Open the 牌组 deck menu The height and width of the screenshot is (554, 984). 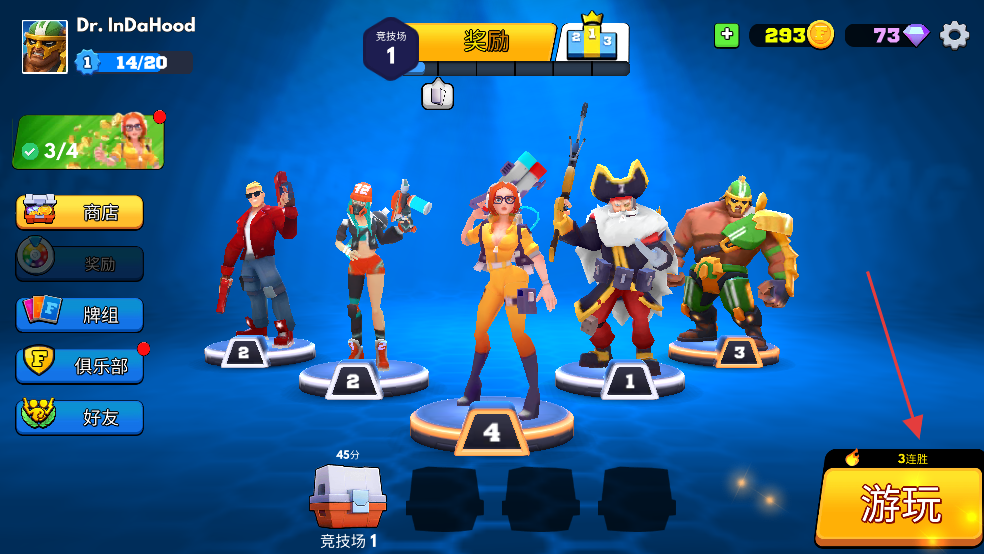pos(80,314)
